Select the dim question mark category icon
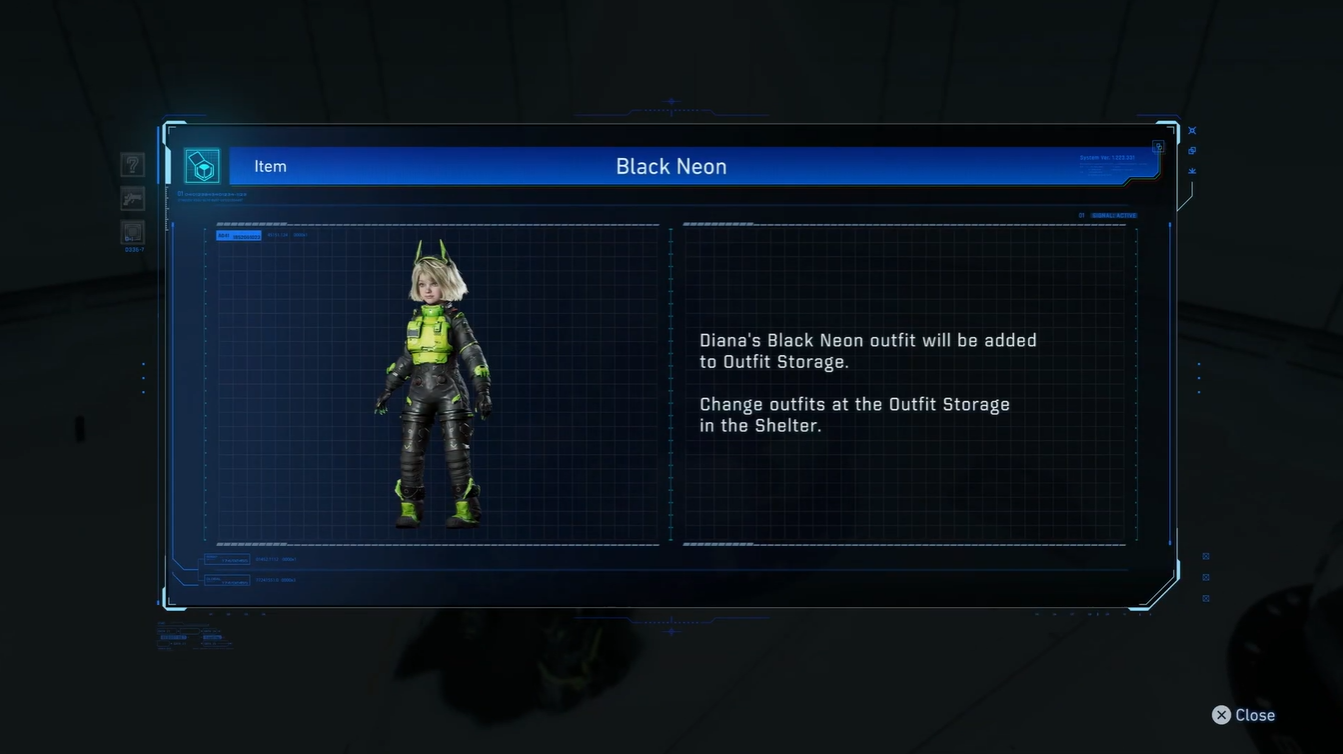The width and height of the screenshot is (1343, 754). (132, 165)
